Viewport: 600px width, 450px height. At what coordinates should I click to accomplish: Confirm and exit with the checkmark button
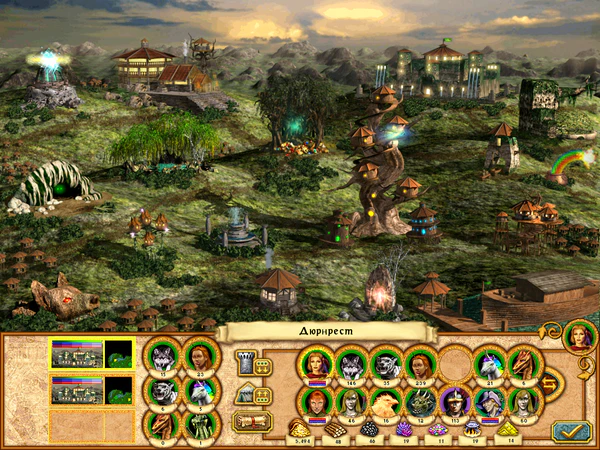point(570,430)
